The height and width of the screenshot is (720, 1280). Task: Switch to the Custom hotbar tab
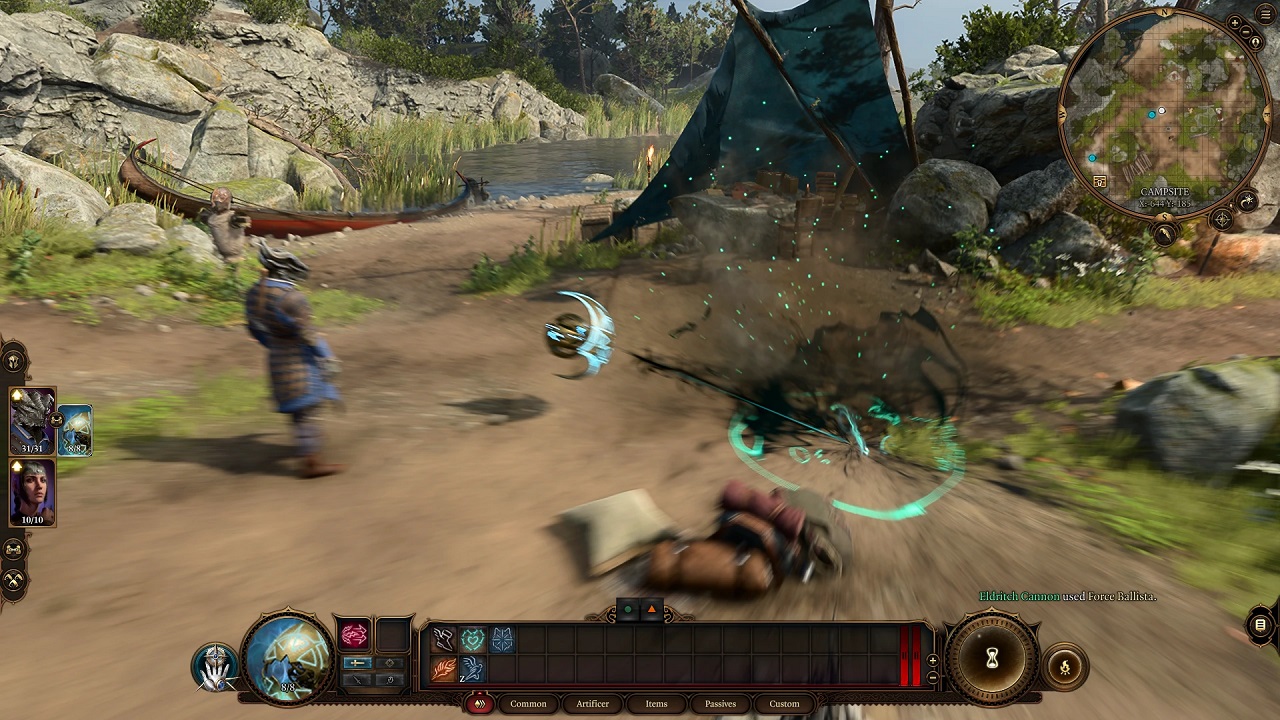(784, 703)
